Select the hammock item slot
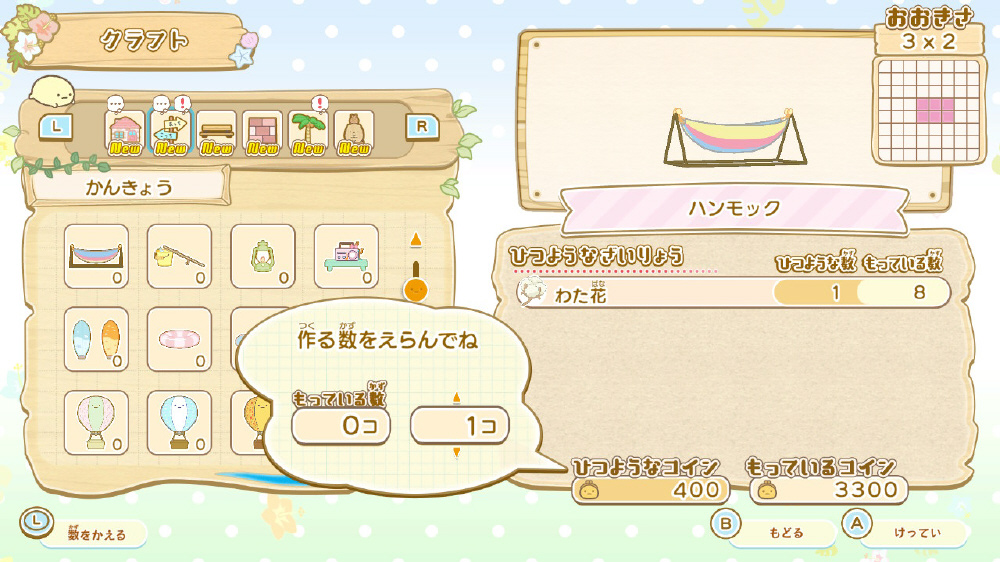 96,256
